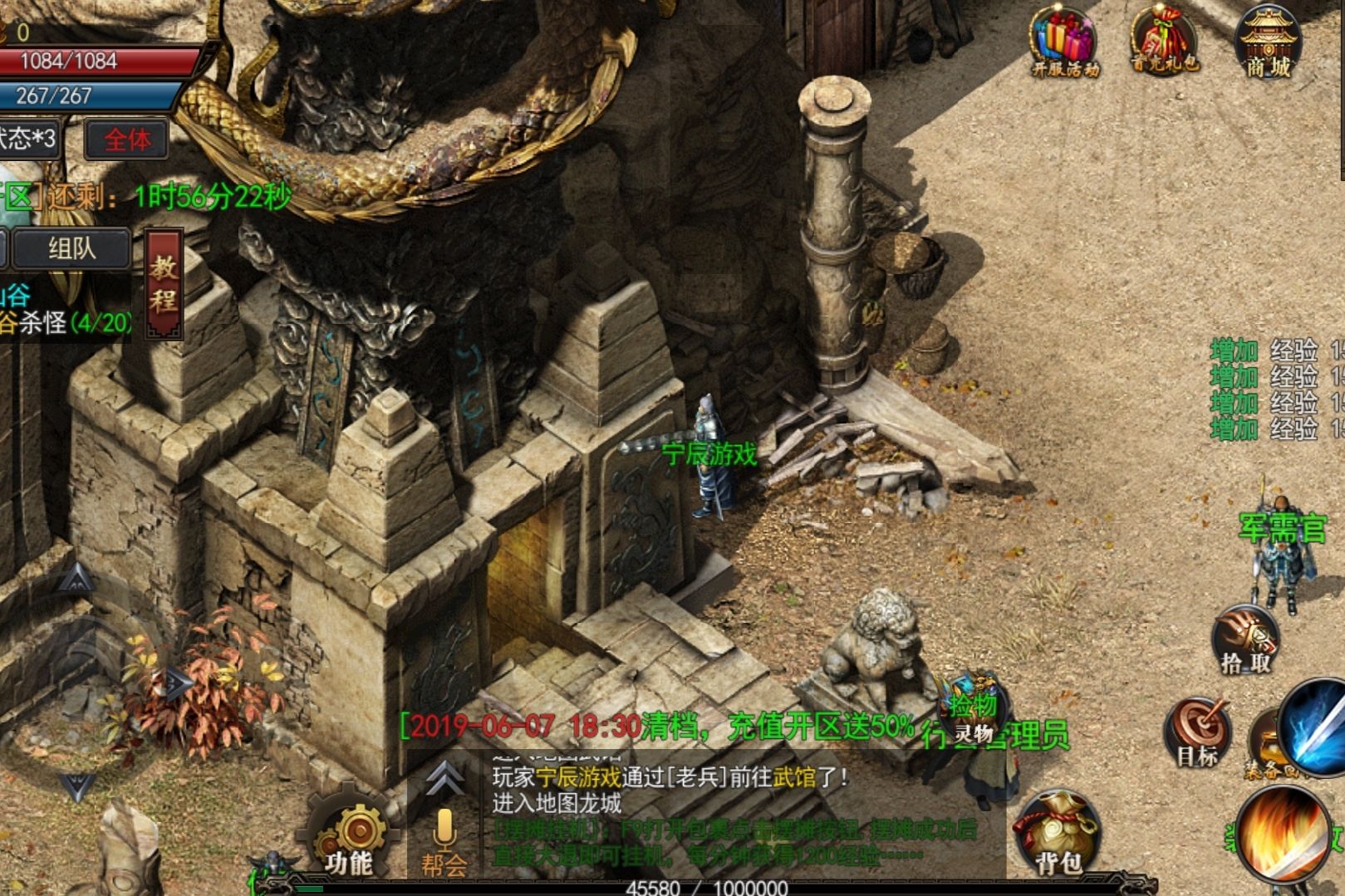Open the 装备 gold pot icon

[x=1263, y=745]
